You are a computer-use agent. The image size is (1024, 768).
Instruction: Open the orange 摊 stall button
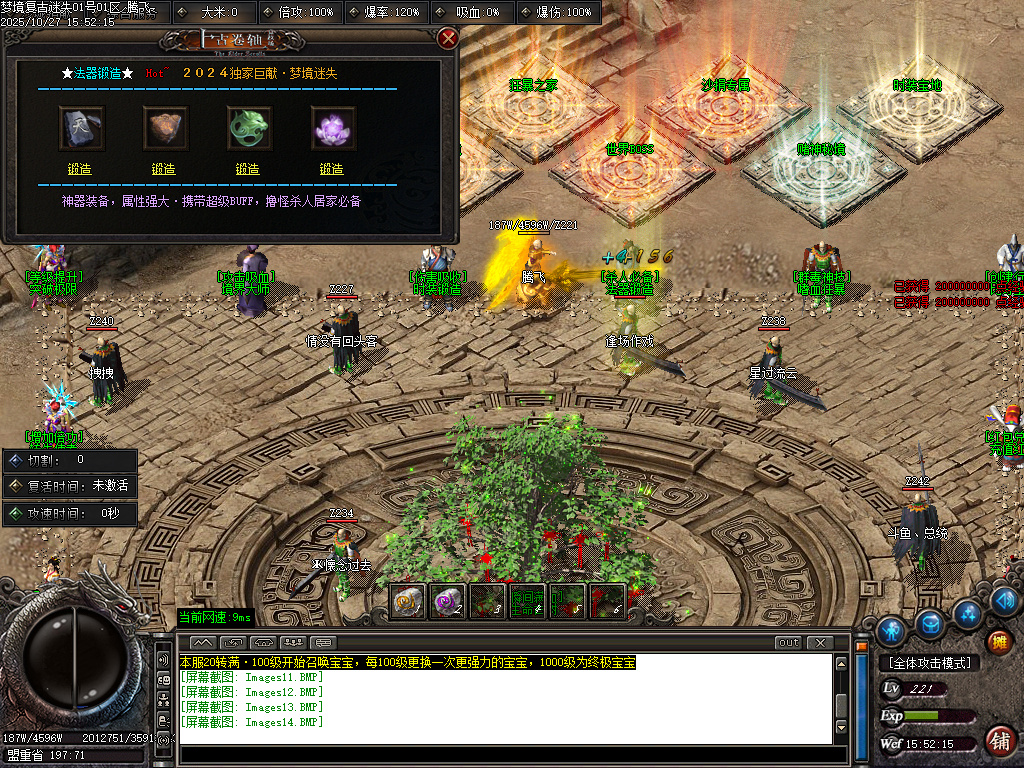998,641
